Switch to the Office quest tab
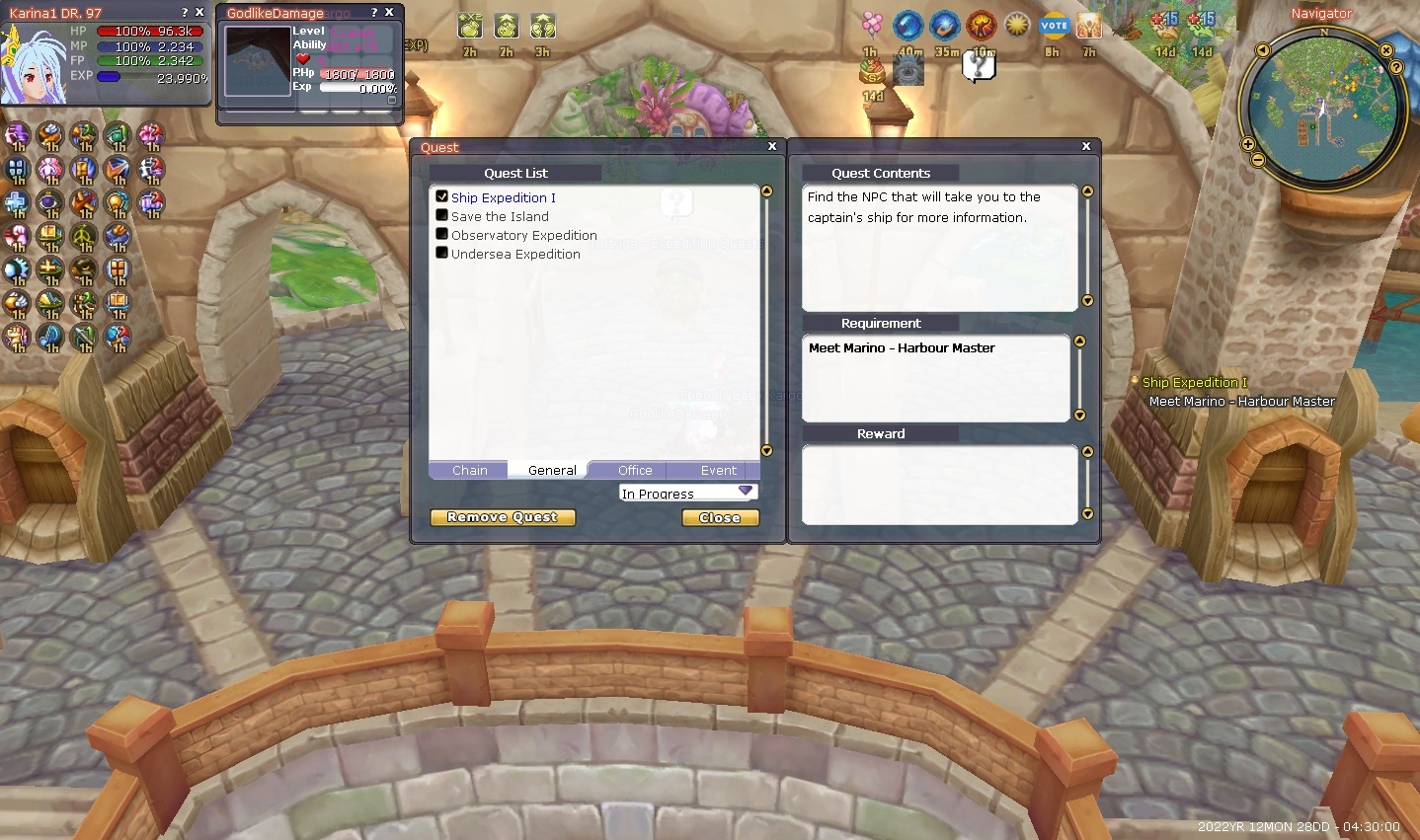The width and height of the screenshot is (1420, 840). click(635, 471)
